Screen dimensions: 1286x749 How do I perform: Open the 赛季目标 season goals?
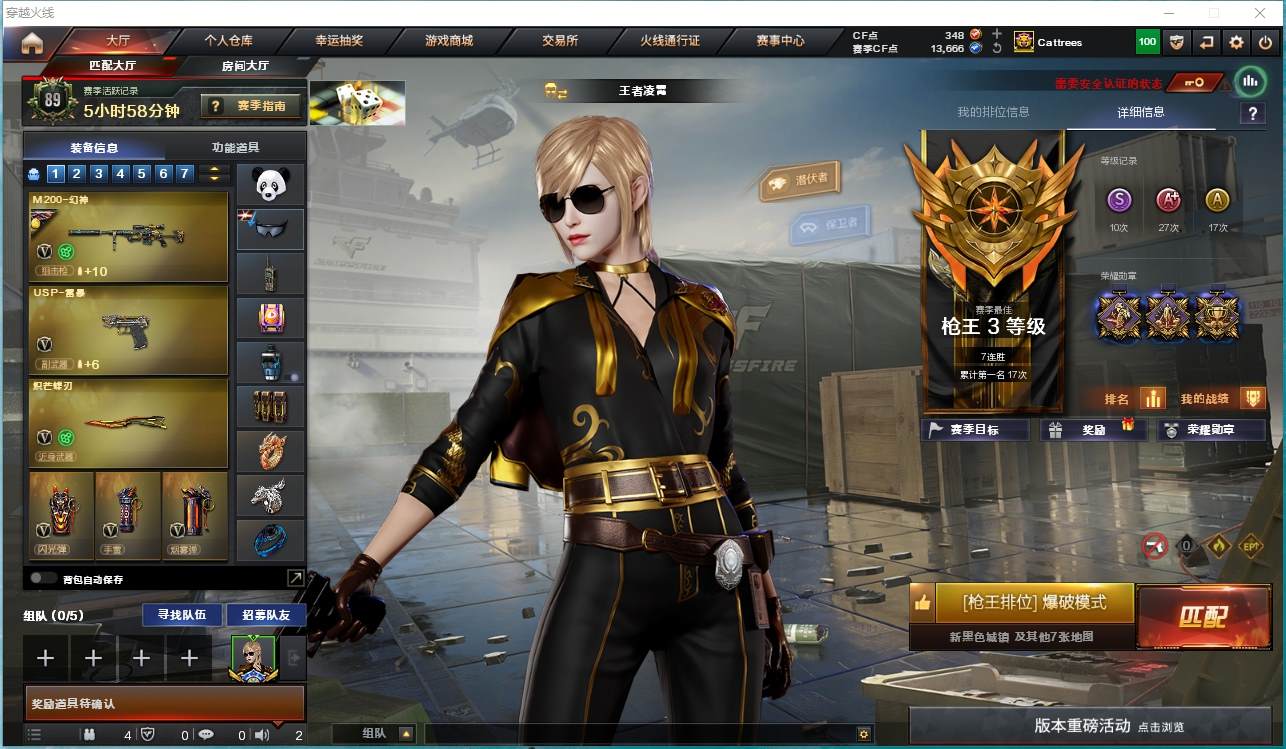coord(974,430)
